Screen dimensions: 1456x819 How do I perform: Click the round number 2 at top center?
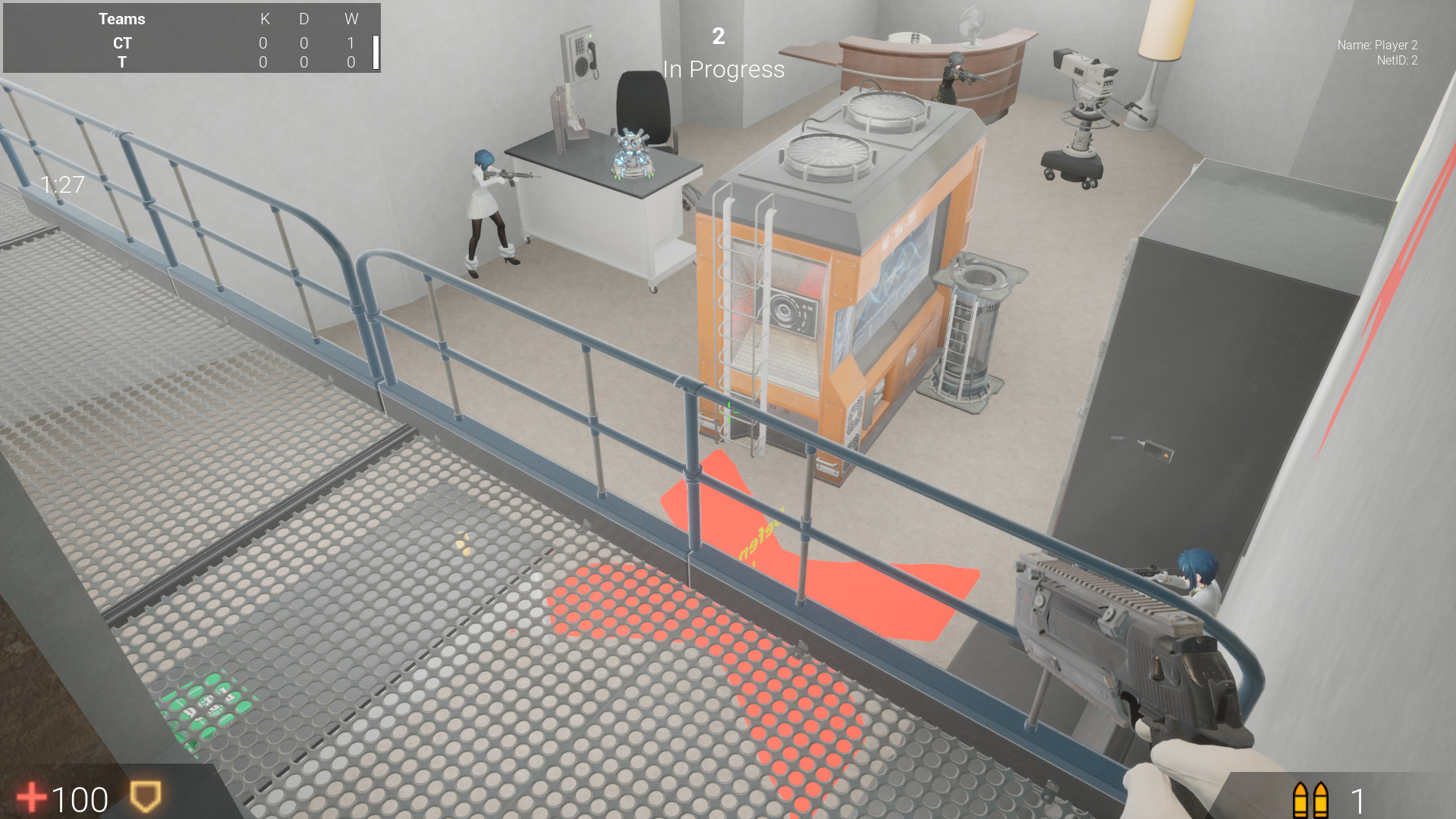(718, 36)
